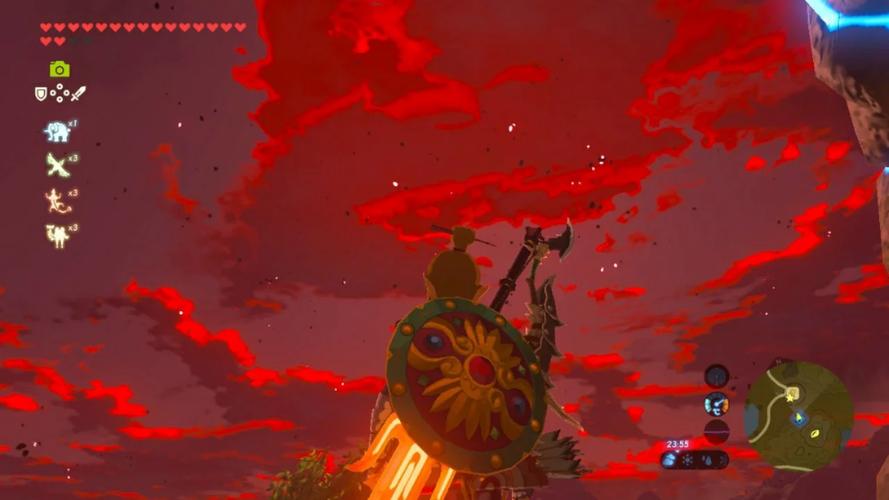Open the circular minimap
889x500 pixels.
pyautogui.click(x=798, y=415)
